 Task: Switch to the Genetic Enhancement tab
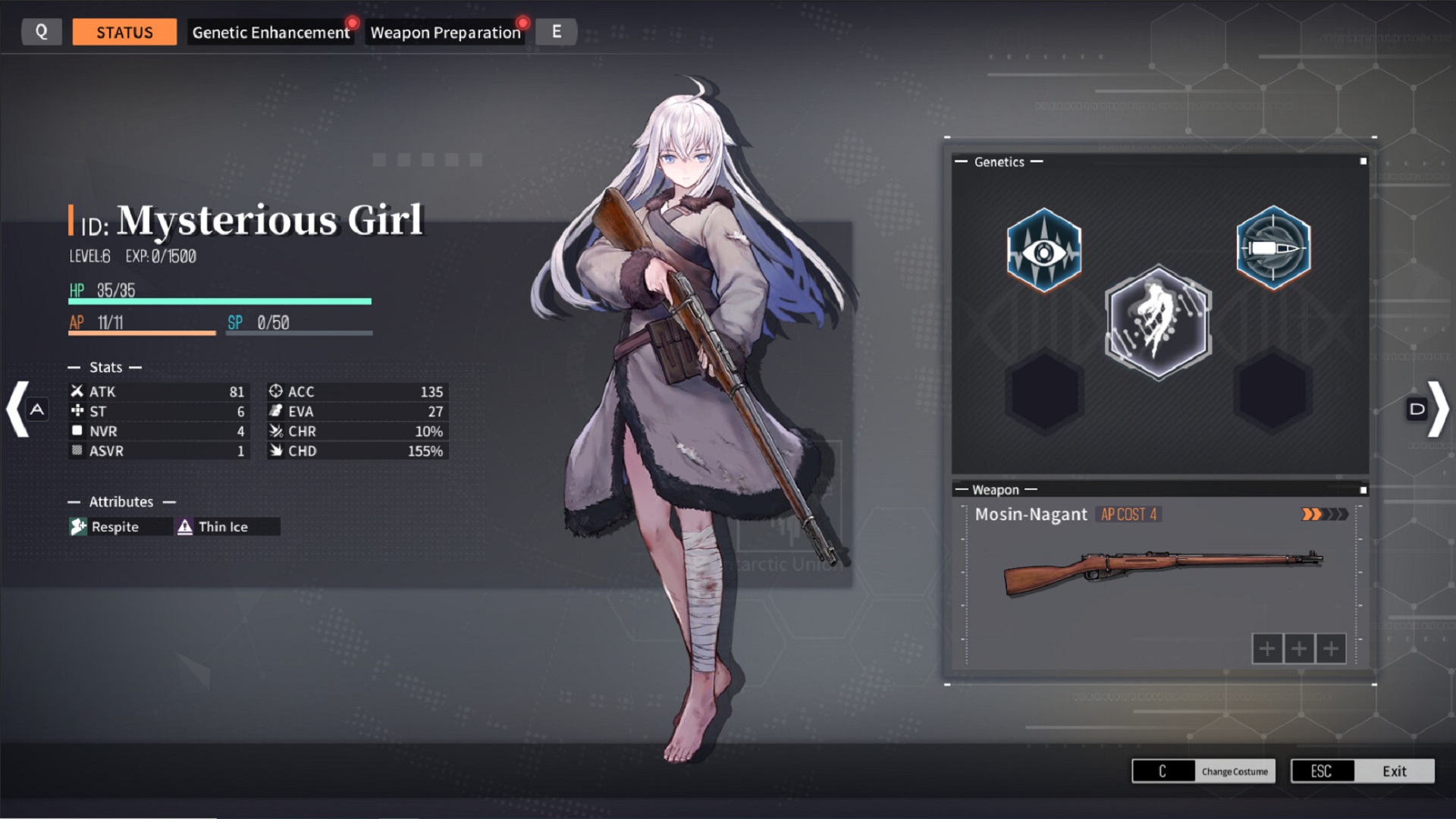pos(271,33)
